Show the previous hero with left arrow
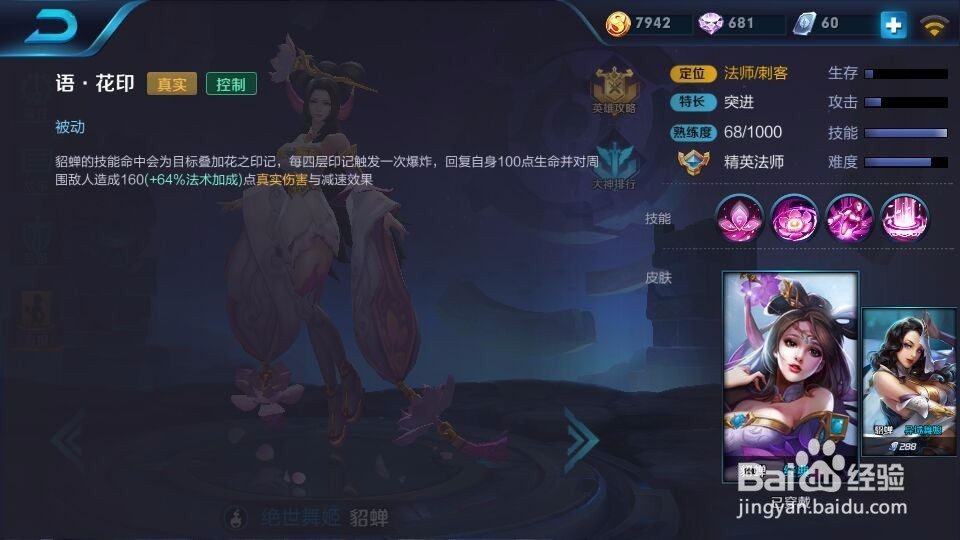The height and width of the screenshot is (540, 960). click(70, 437)
